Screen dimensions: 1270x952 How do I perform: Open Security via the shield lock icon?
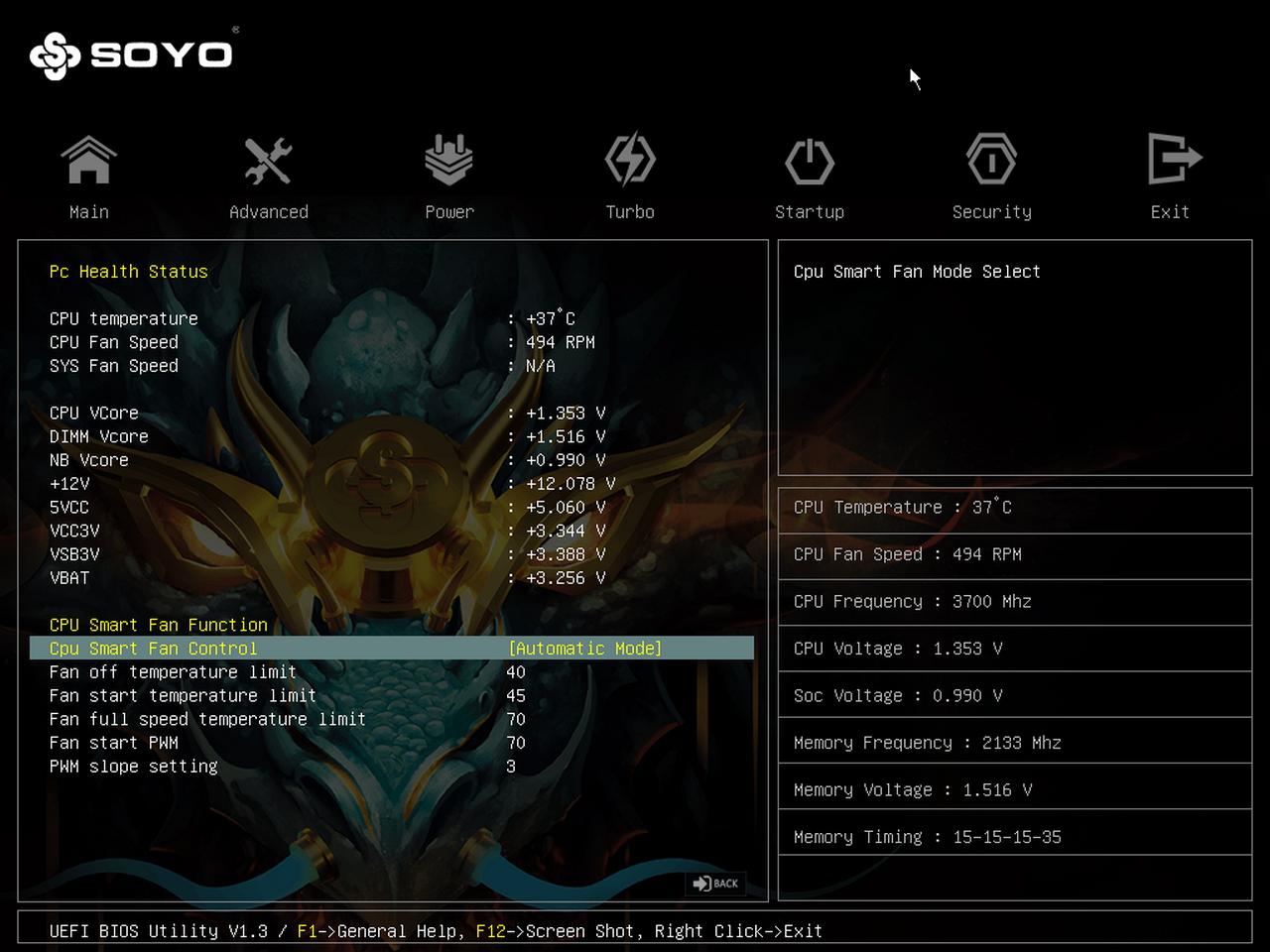click(991, 159)
